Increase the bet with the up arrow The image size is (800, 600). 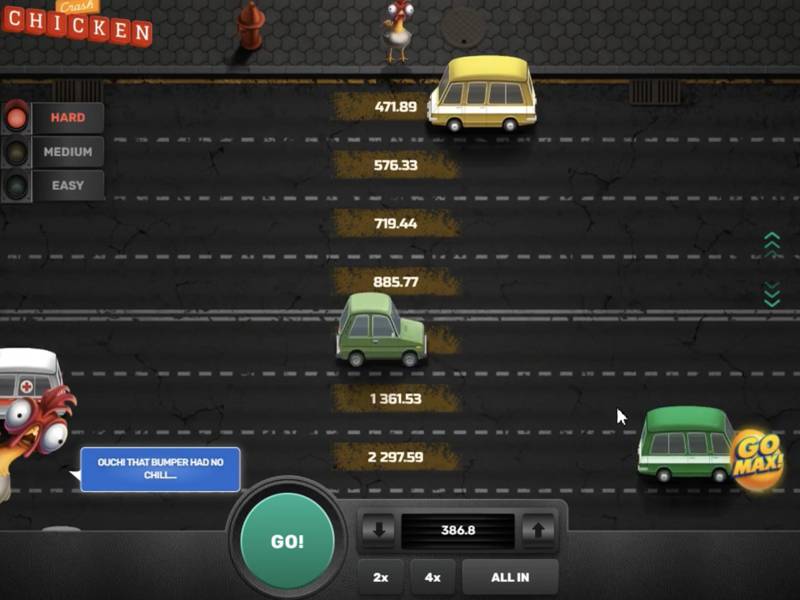[537, 530]
